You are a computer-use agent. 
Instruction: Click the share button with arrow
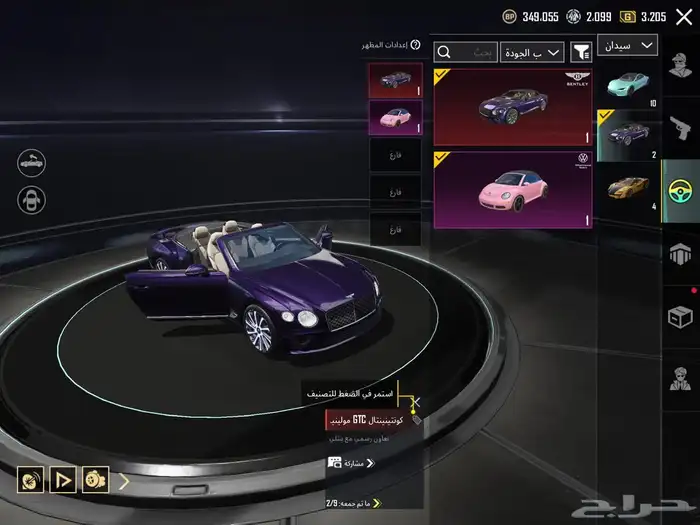tap(351, 463)
